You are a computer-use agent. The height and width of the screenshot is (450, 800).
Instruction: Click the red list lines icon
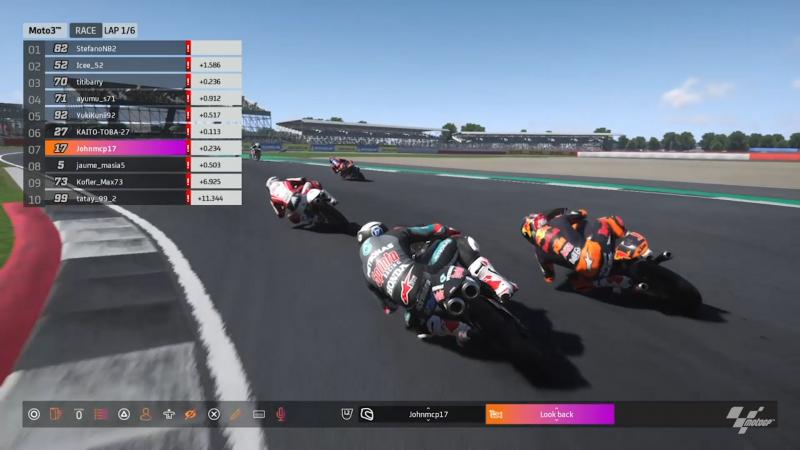pyautogui.click(x=100, y=414)
